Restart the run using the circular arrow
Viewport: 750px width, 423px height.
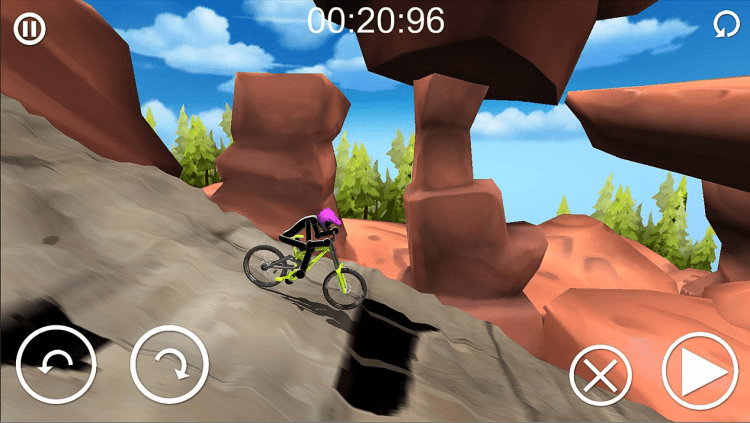click(722, 26)
